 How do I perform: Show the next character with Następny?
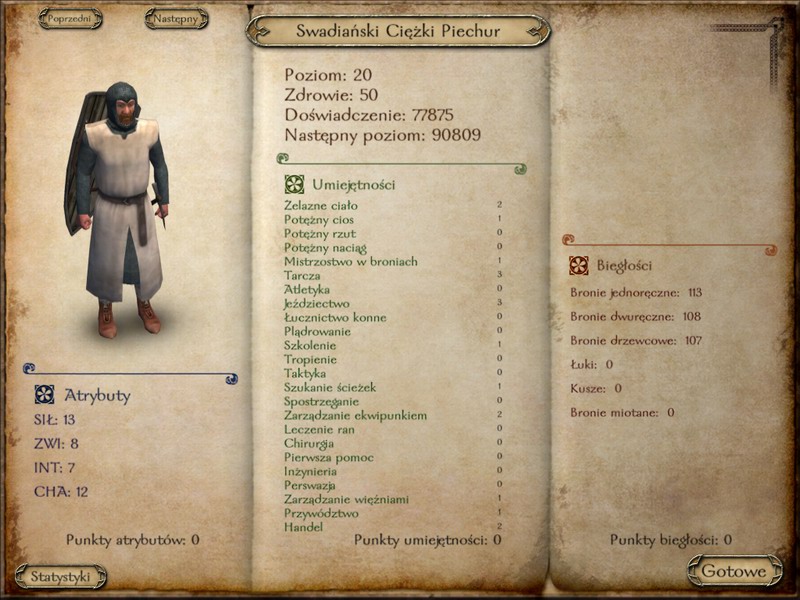[176, 19]
